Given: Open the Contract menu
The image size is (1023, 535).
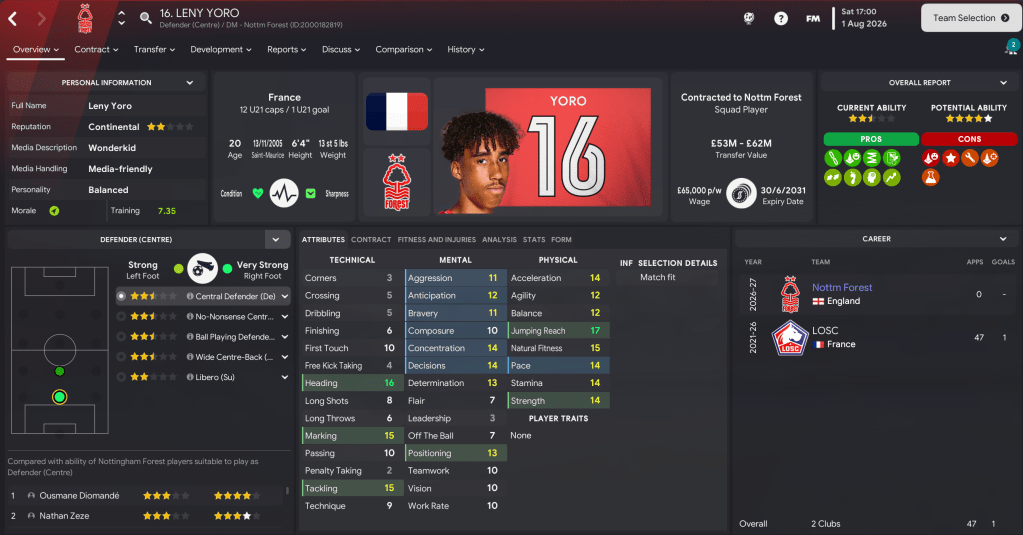Looking at the screenshot, I should pos(96,49).
